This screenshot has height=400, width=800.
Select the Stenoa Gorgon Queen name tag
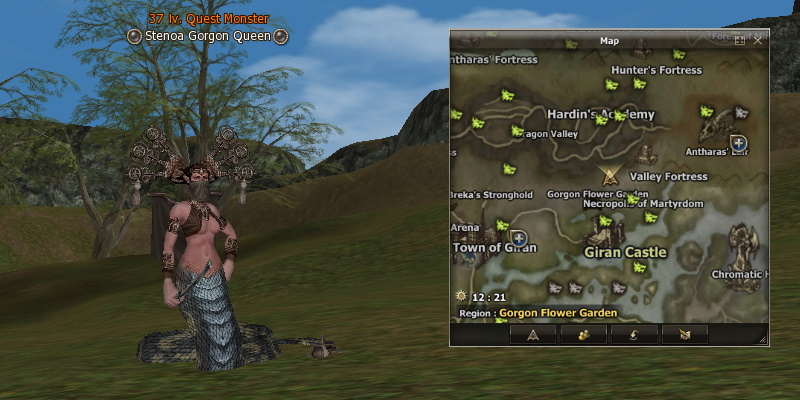(209, 36)
